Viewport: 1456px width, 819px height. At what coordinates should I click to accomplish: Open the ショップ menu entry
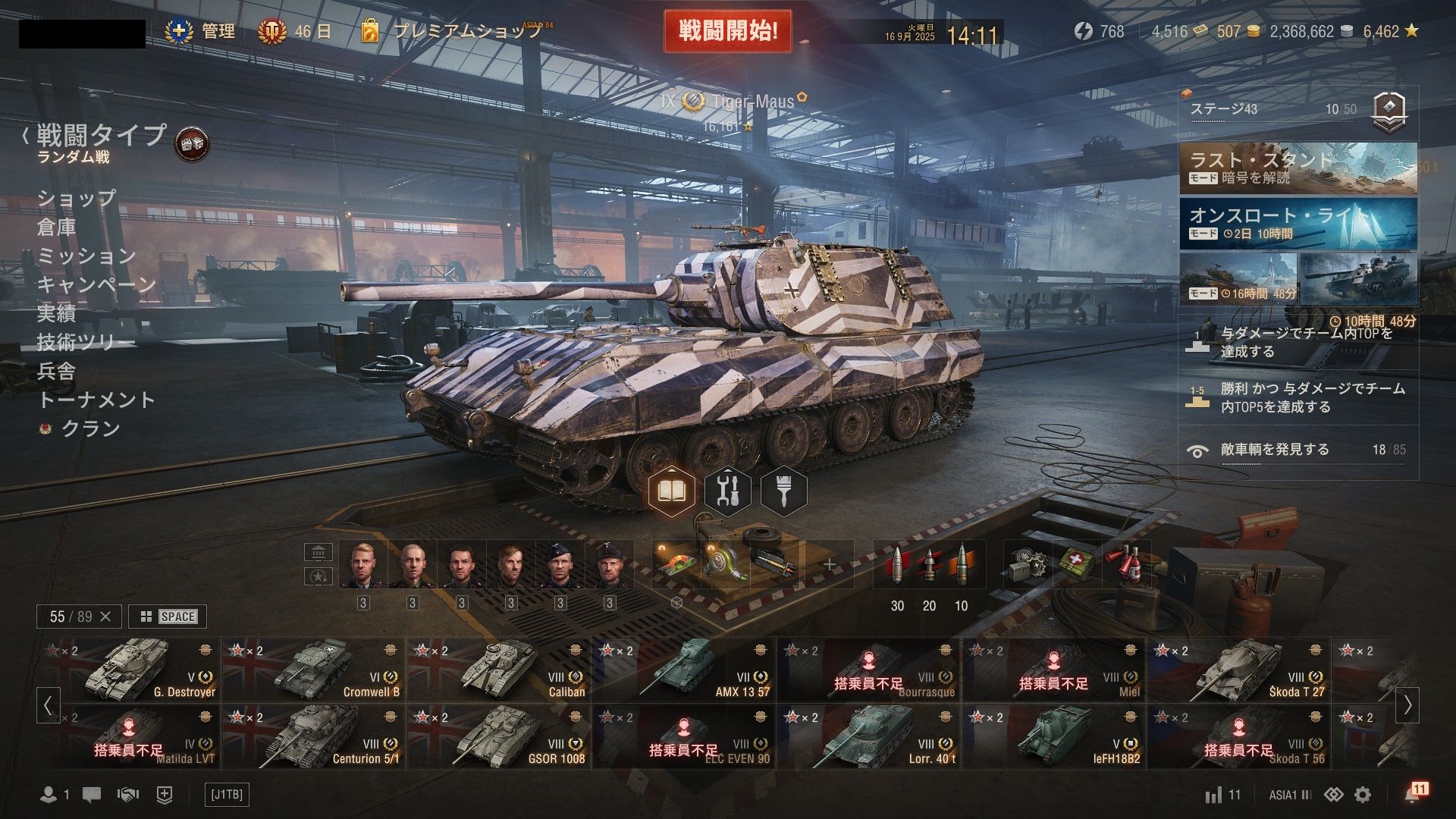[77, 198]
